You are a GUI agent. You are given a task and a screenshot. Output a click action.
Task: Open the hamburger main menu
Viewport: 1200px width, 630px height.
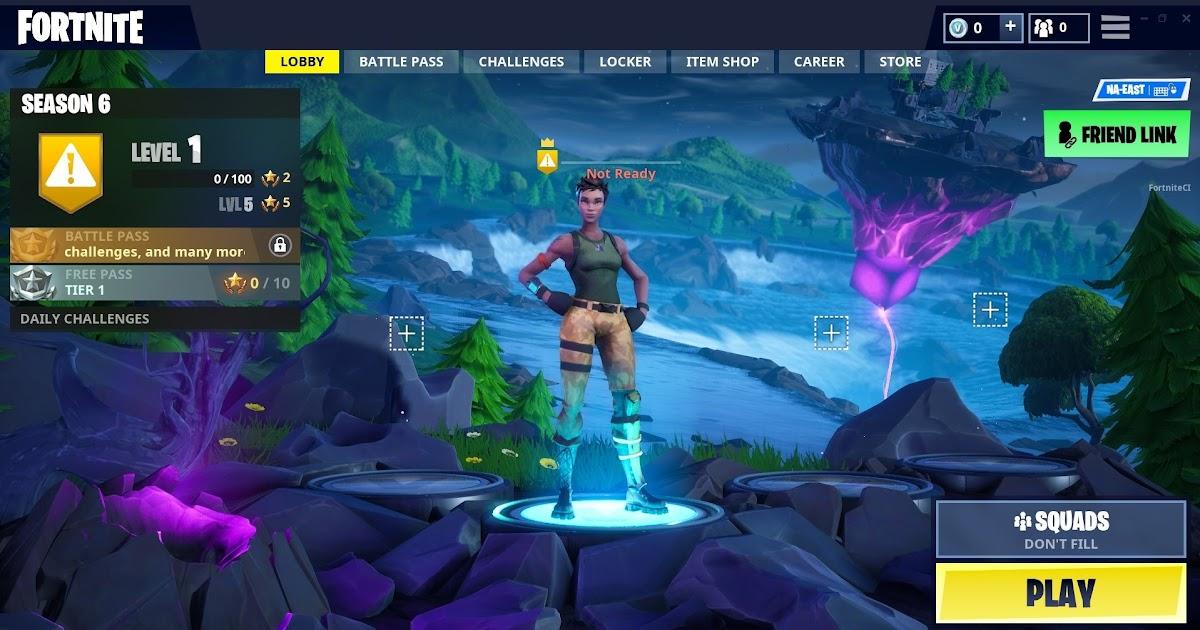click(1115, 27)
